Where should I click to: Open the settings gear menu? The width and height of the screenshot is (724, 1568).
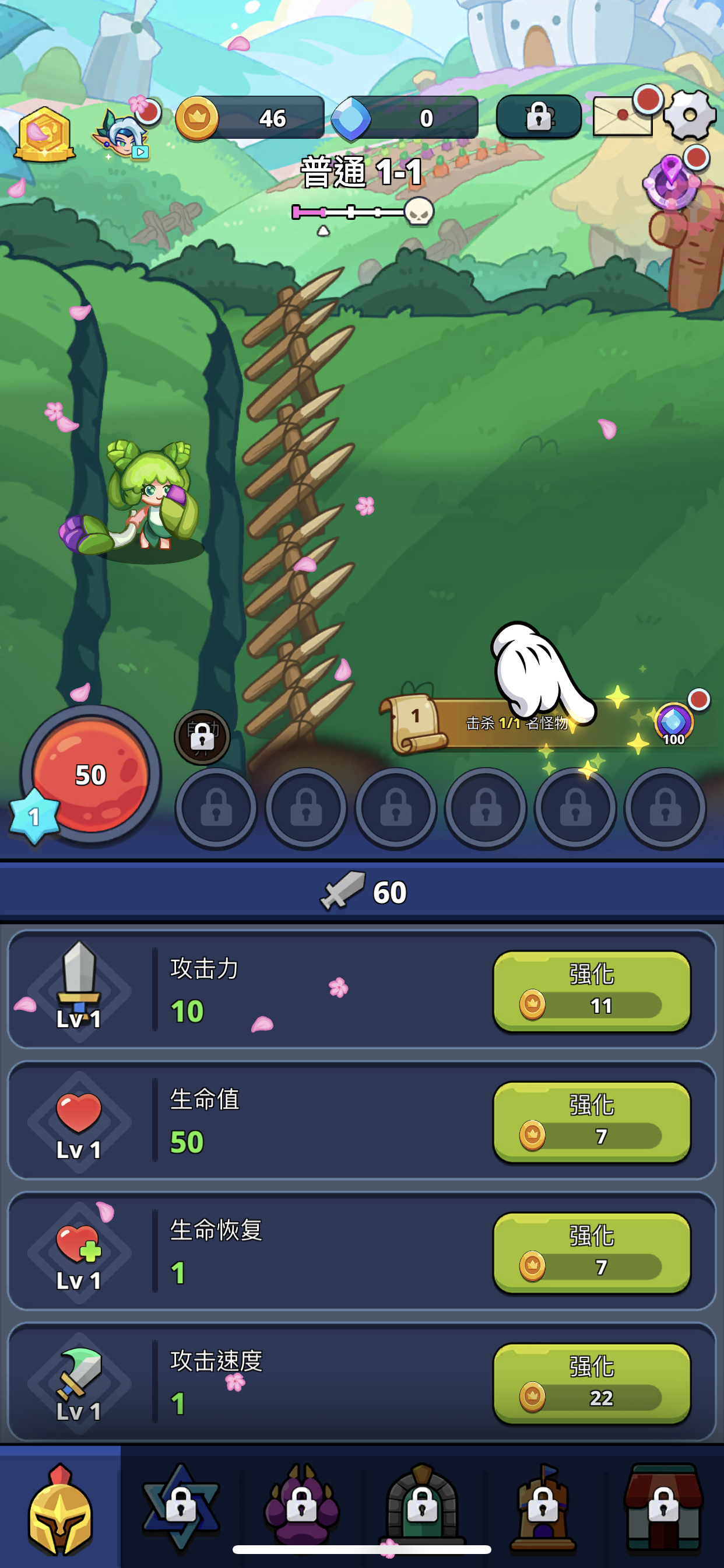point(690,116)
